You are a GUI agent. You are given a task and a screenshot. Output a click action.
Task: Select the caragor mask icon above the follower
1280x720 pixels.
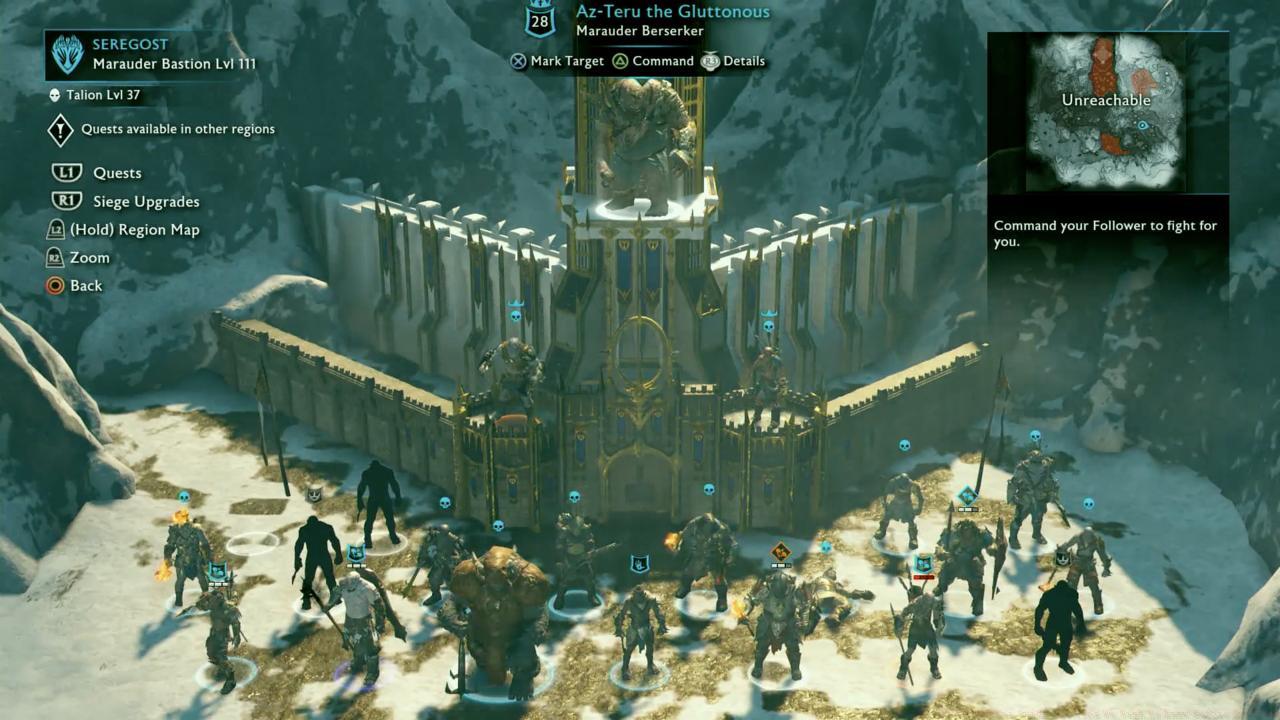[315, 493]
